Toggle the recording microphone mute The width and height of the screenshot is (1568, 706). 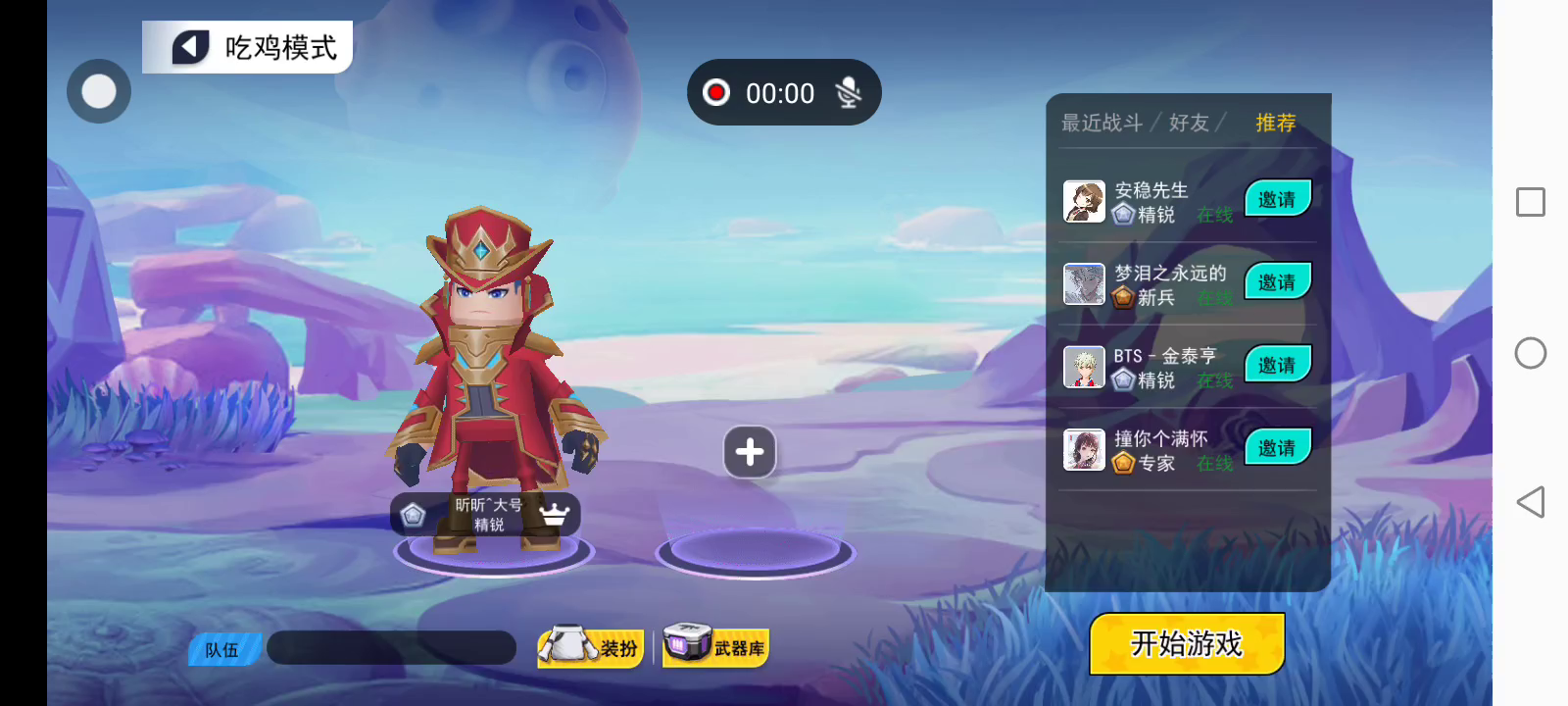tap(848, 93)
